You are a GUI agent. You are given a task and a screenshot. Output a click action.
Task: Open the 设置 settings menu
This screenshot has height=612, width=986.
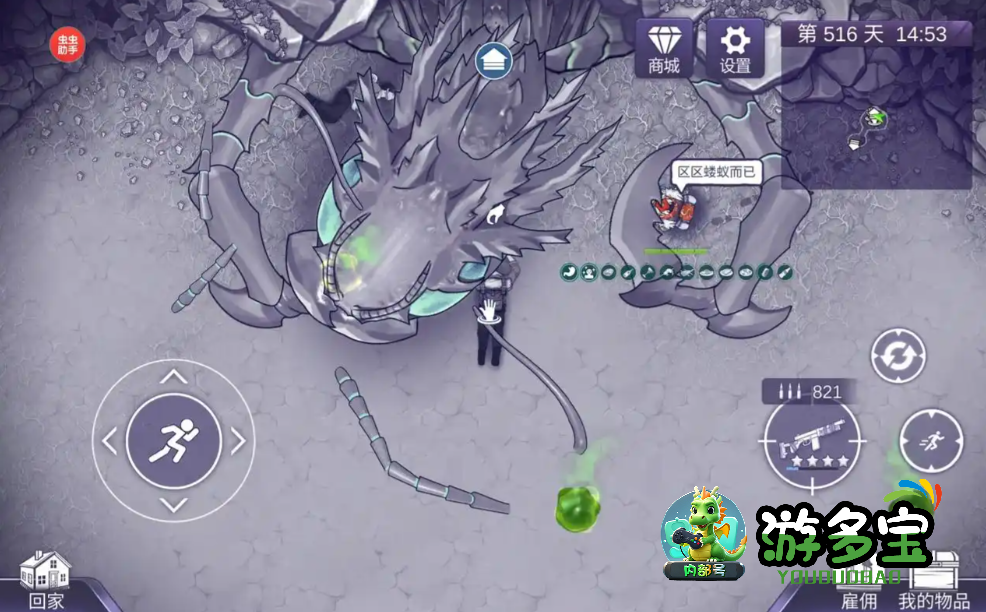(x=736, y=48)
